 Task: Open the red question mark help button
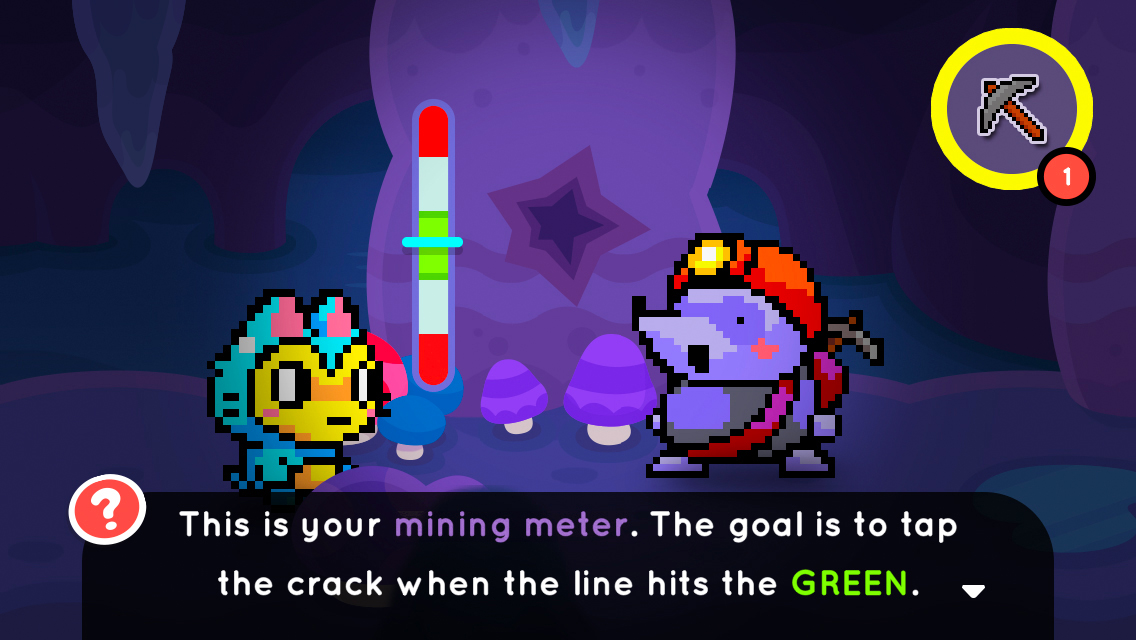(x=107, y=510)
